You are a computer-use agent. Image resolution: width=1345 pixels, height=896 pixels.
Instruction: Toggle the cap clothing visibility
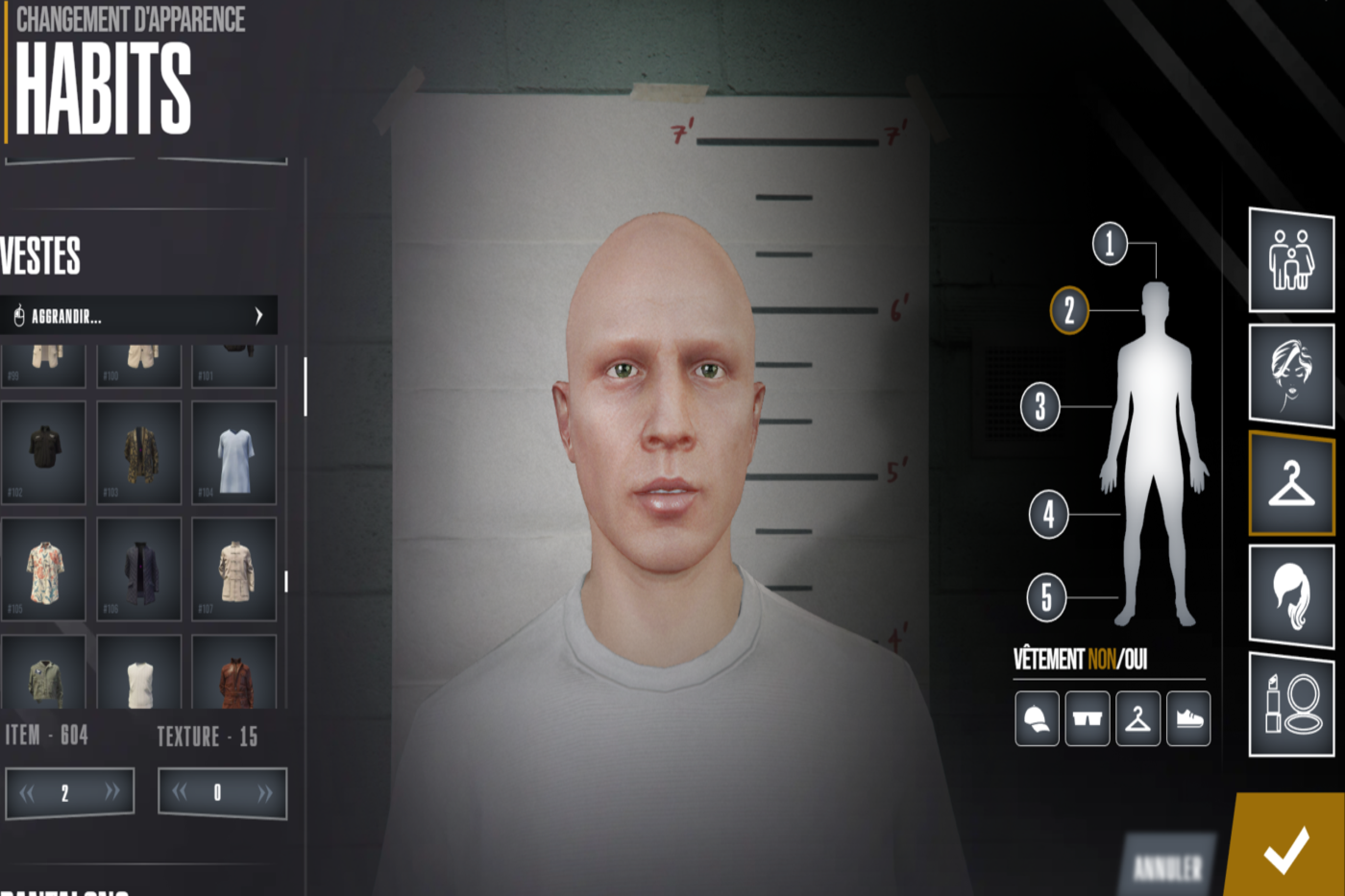click(1037, 718)
